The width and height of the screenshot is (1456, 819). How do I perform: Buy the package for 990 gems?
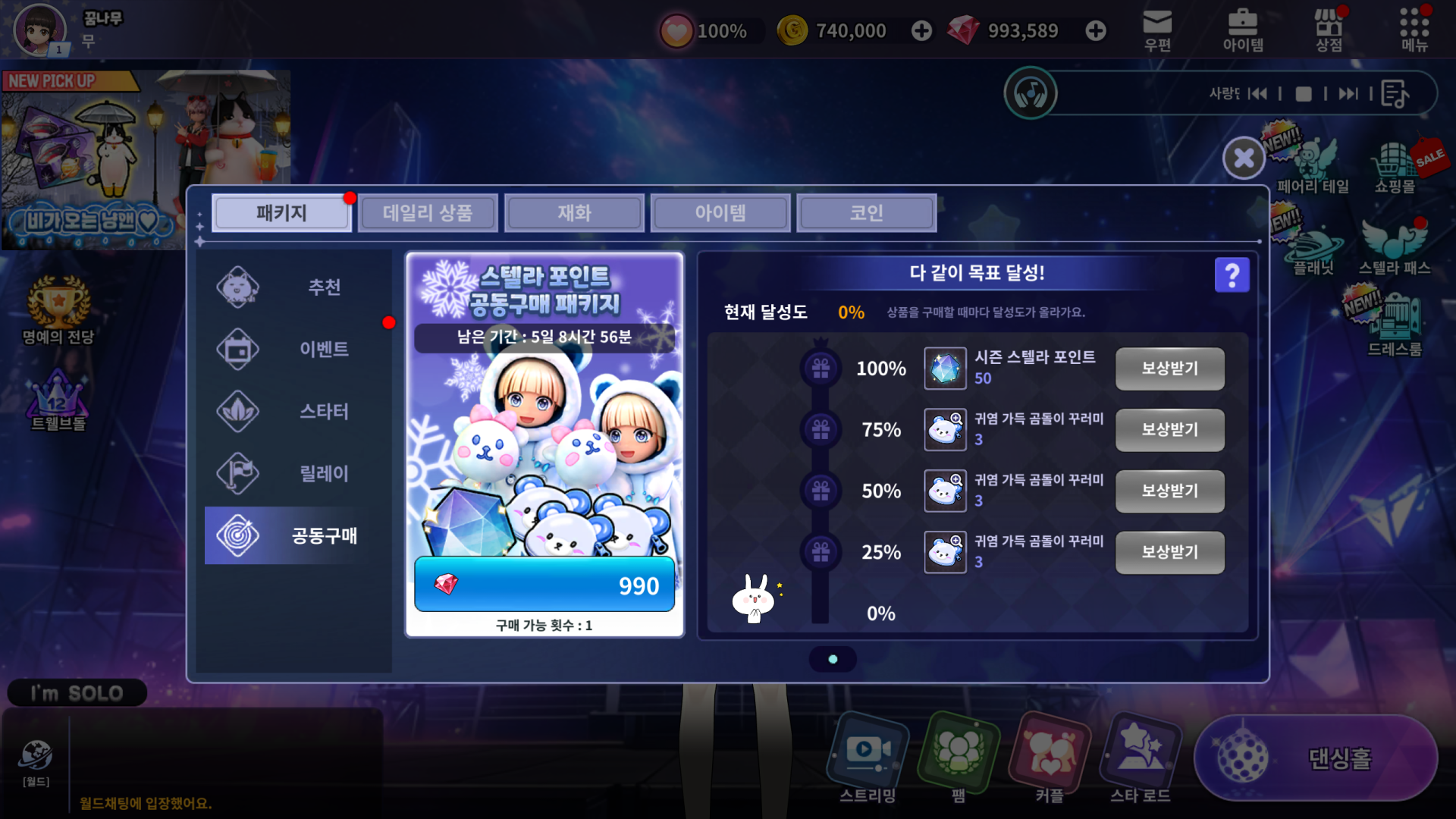click(x=544, y=585)
